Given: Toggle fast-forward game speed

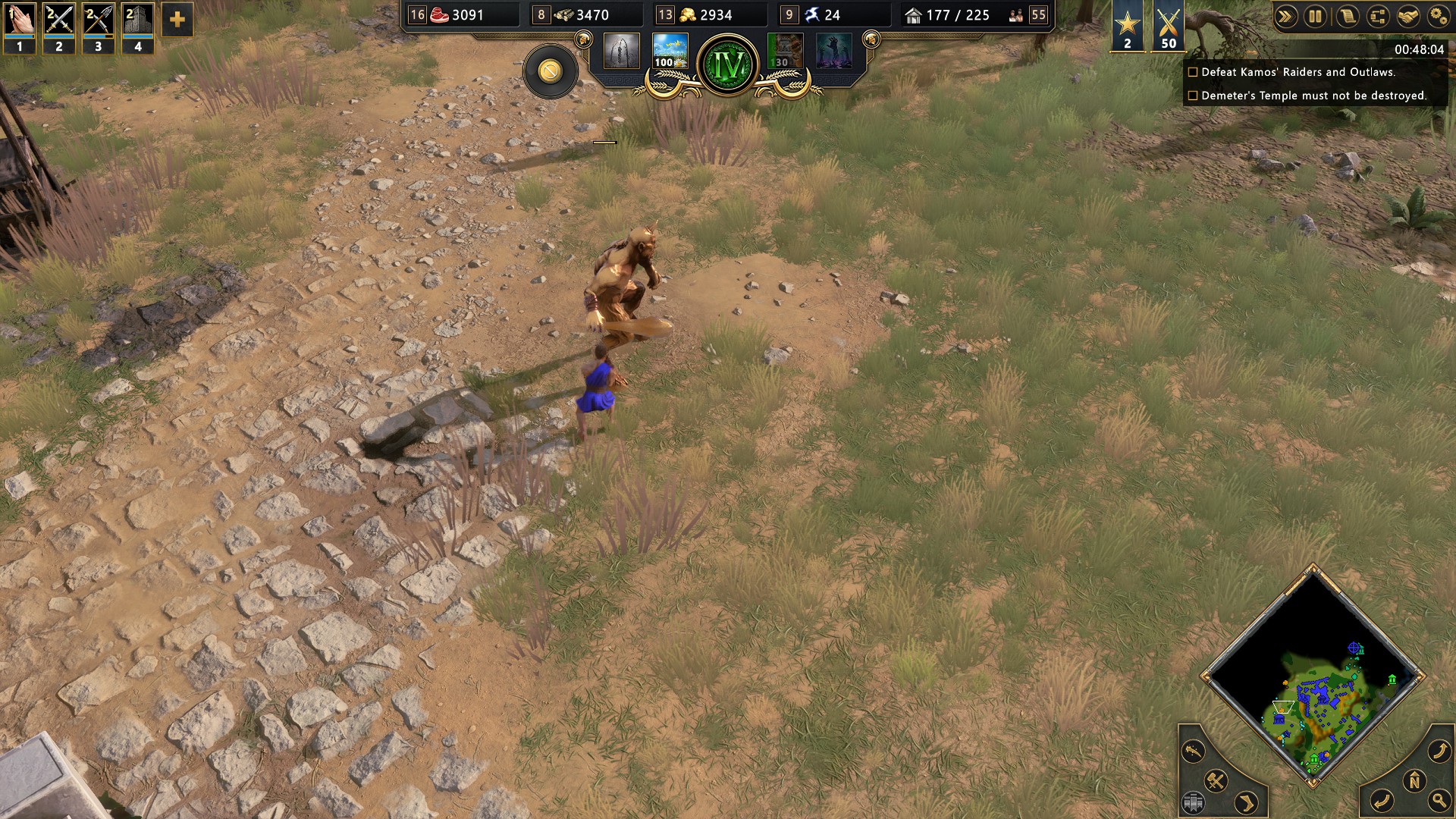Looking at the screenshot, I should click(x=1285, y=17).
